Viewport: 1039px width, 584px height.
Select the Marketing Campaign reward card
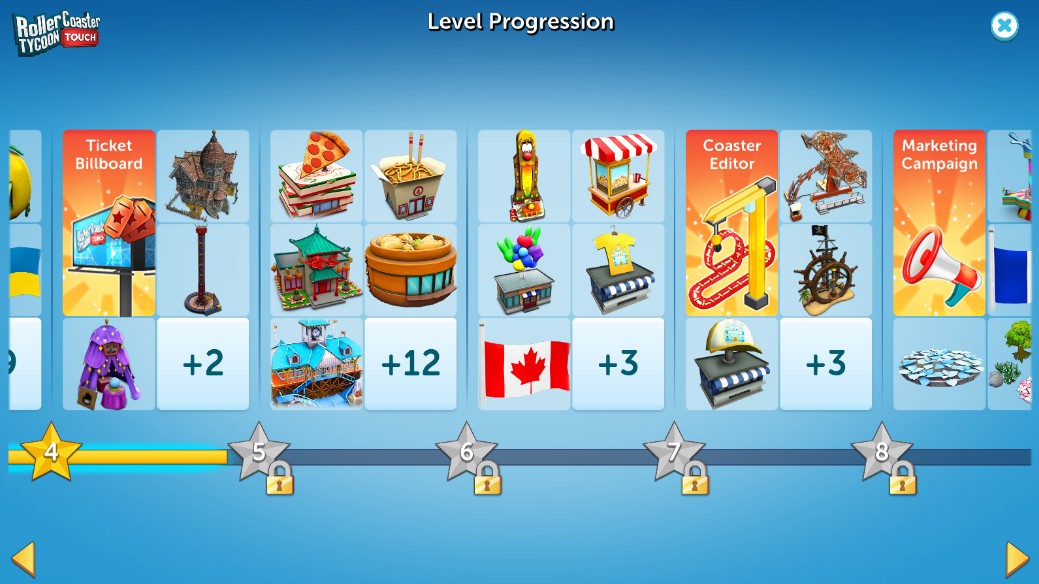(939, 223)
